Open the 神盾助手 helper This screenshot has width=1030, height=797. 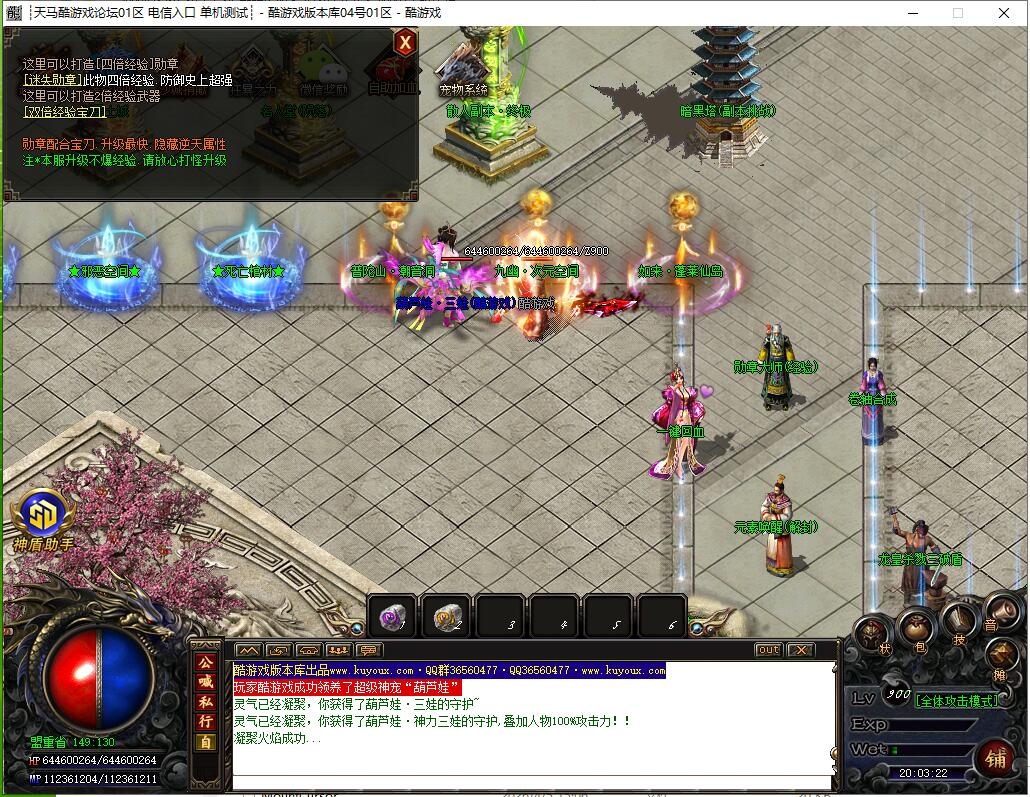42,513
